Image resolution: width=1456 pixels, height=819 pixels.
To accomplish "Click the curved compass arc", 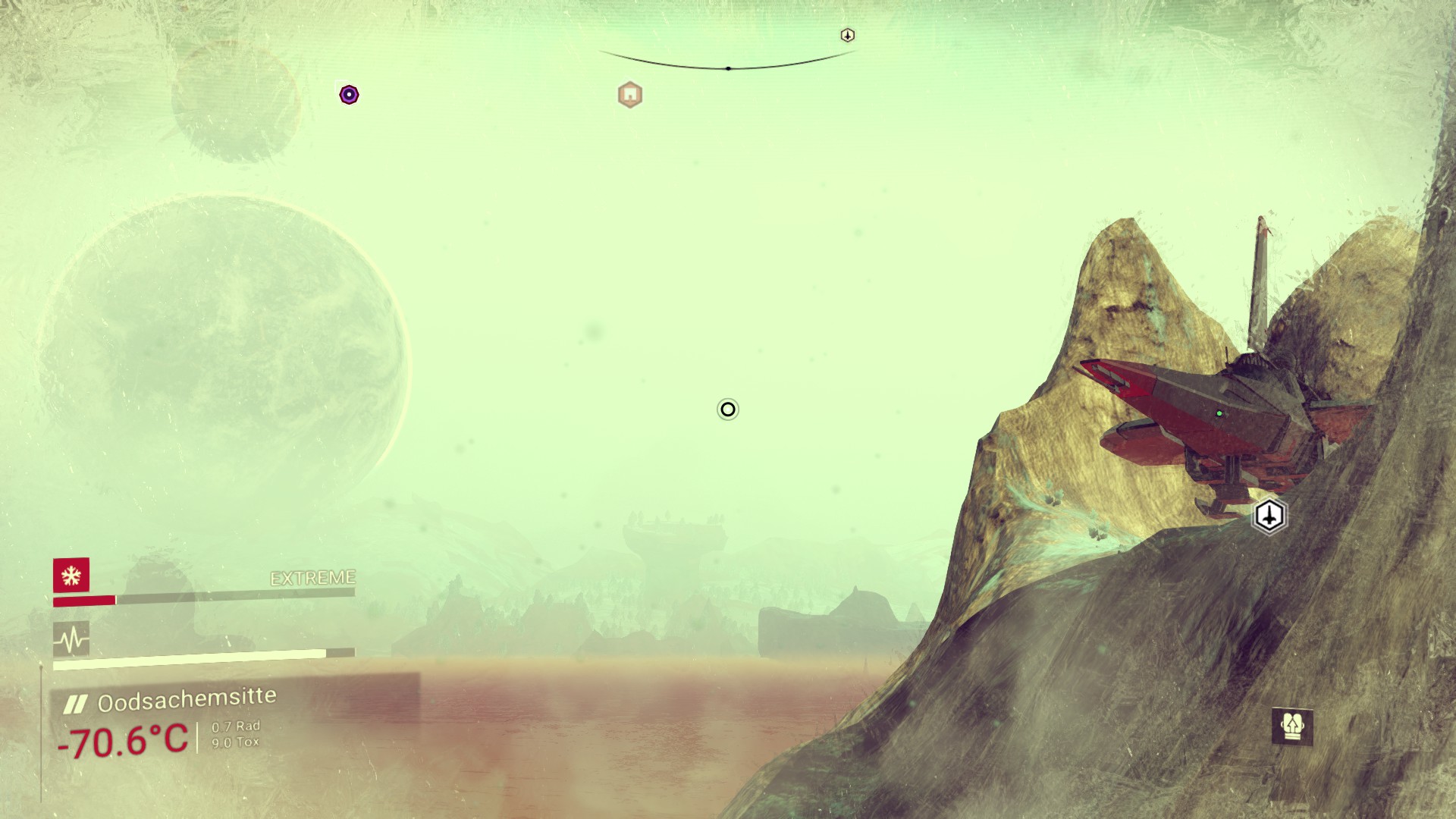I will (x=728, y=66).
